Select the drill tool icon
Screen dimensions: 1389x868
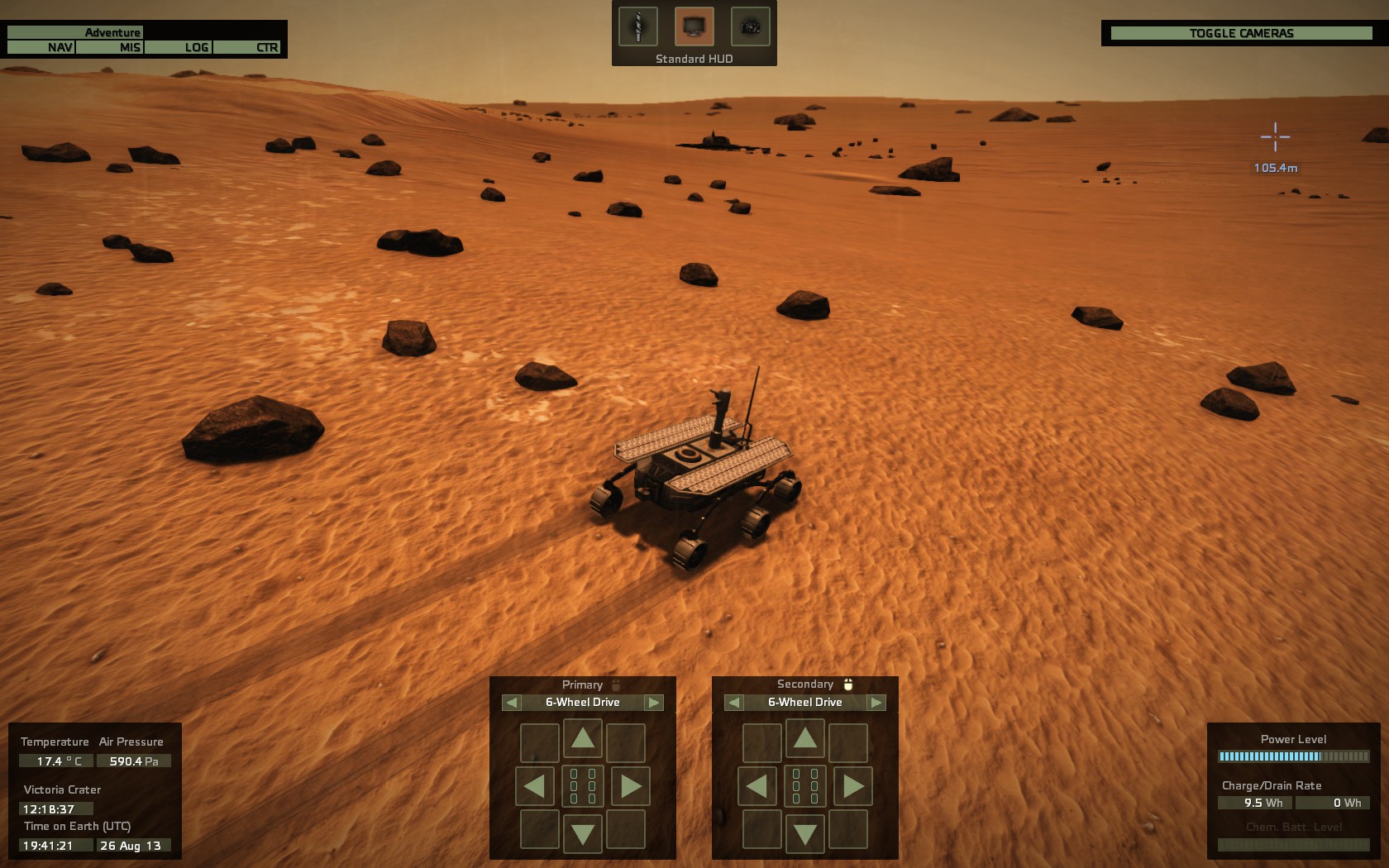click(x=637, y=26)
